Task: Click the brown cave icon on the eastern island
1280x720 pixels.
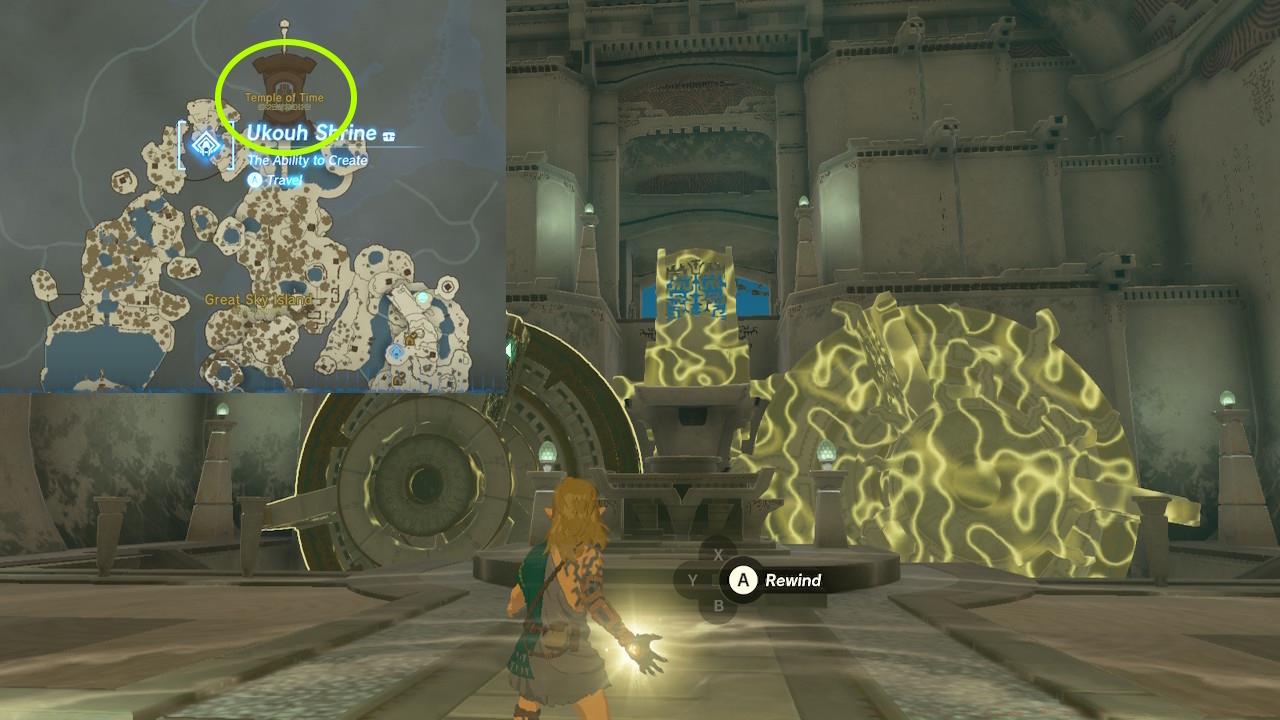Action: coord(447,286)
